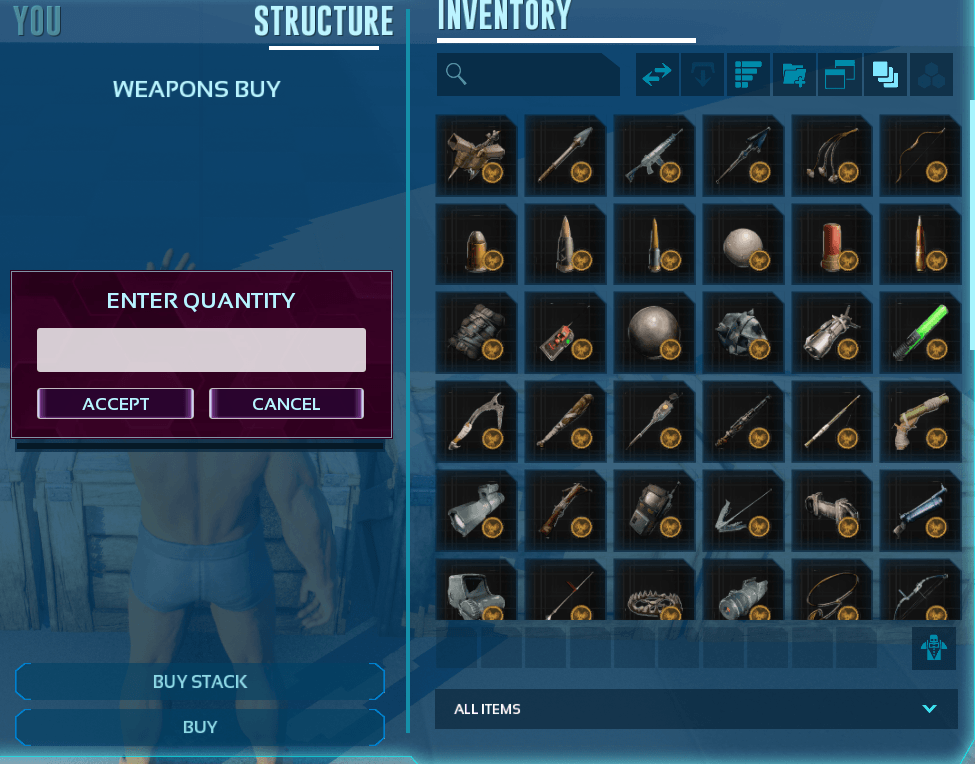Screen dimensions: 975x764
Task: Click the Buy button
Action: point(200,727)
